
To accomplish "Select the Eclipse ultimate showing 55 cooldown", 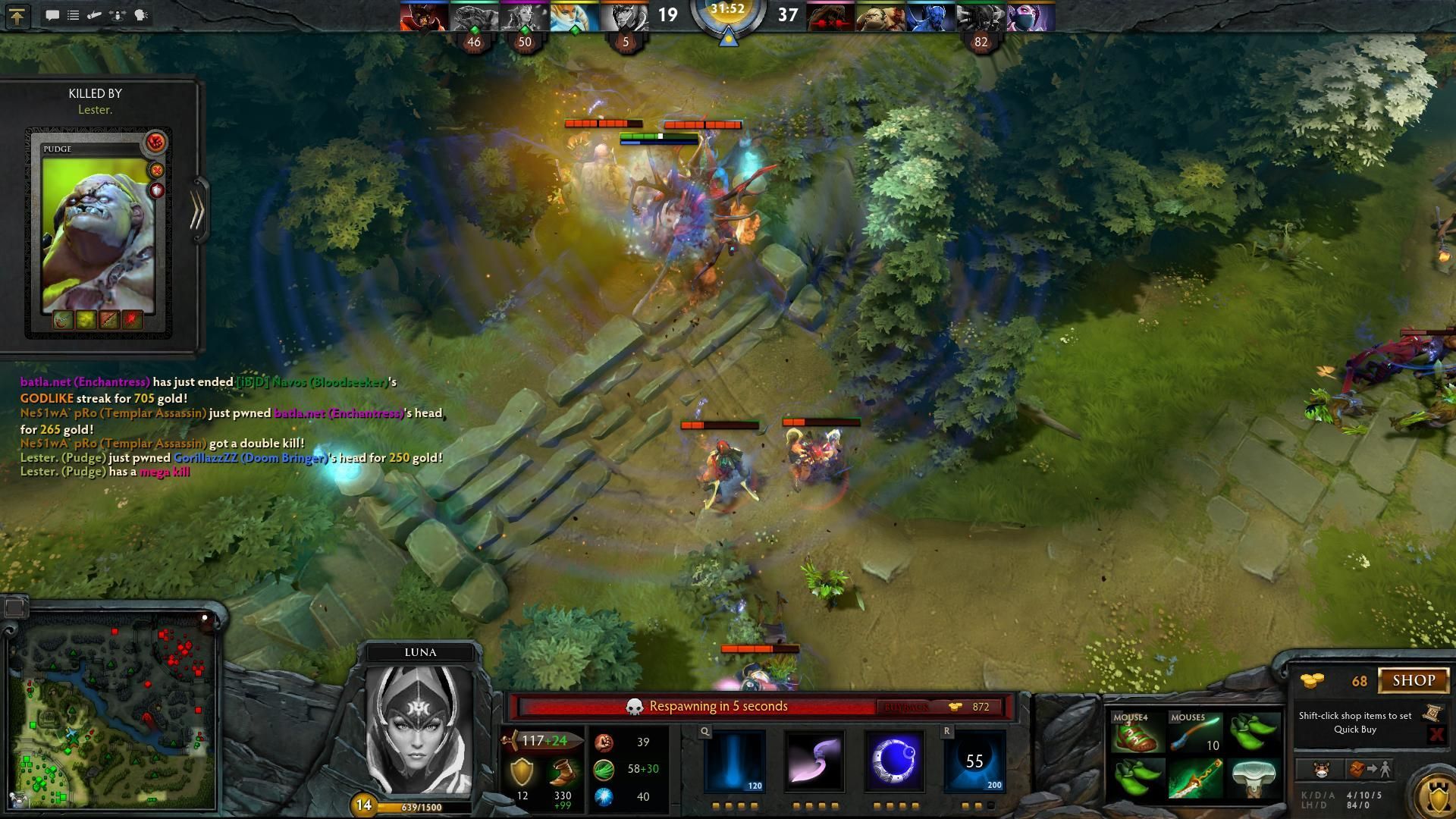I will (975, 761).
